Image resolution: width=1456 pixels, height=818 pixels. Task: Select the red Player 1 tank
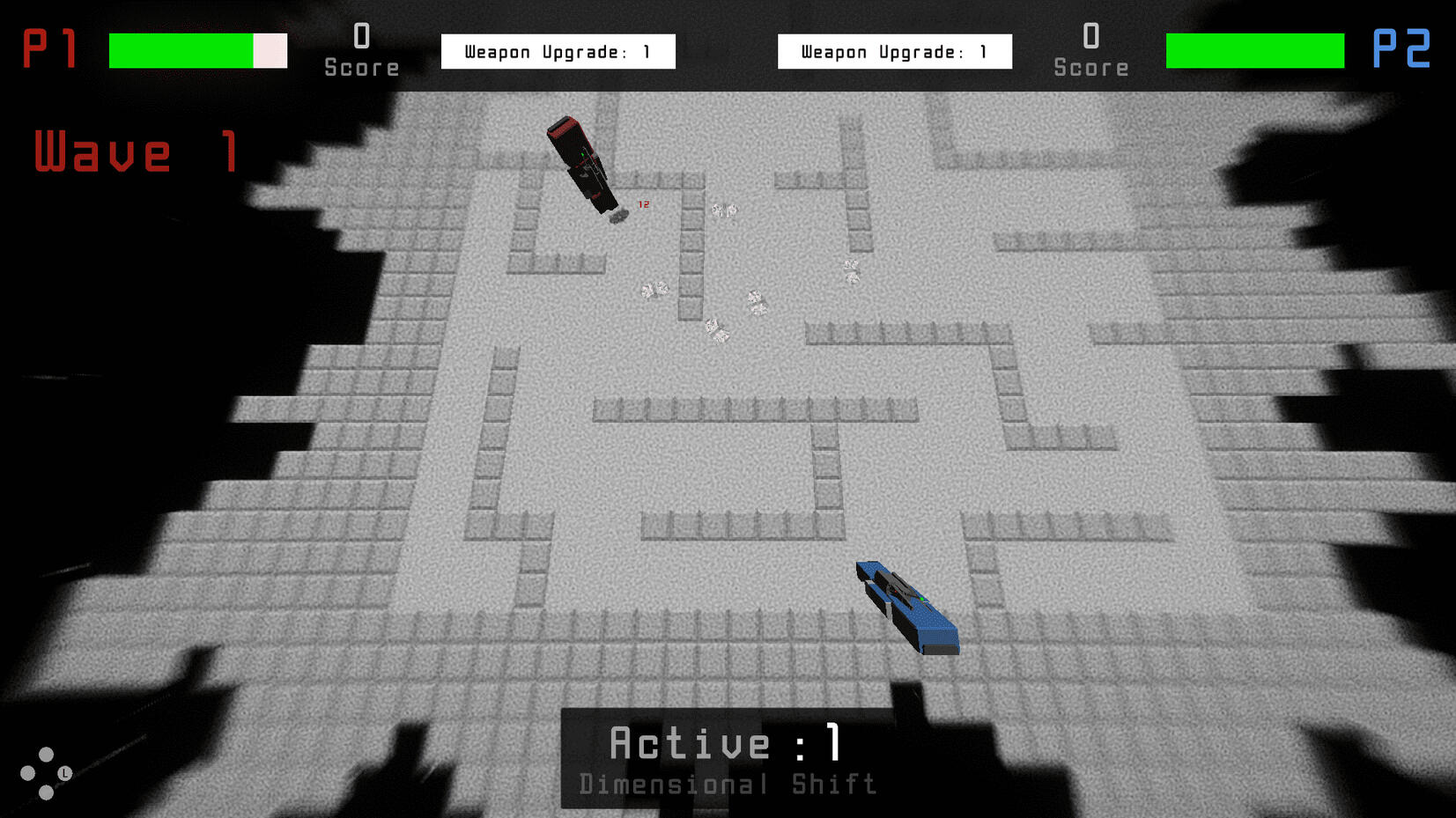click(581, 163)
